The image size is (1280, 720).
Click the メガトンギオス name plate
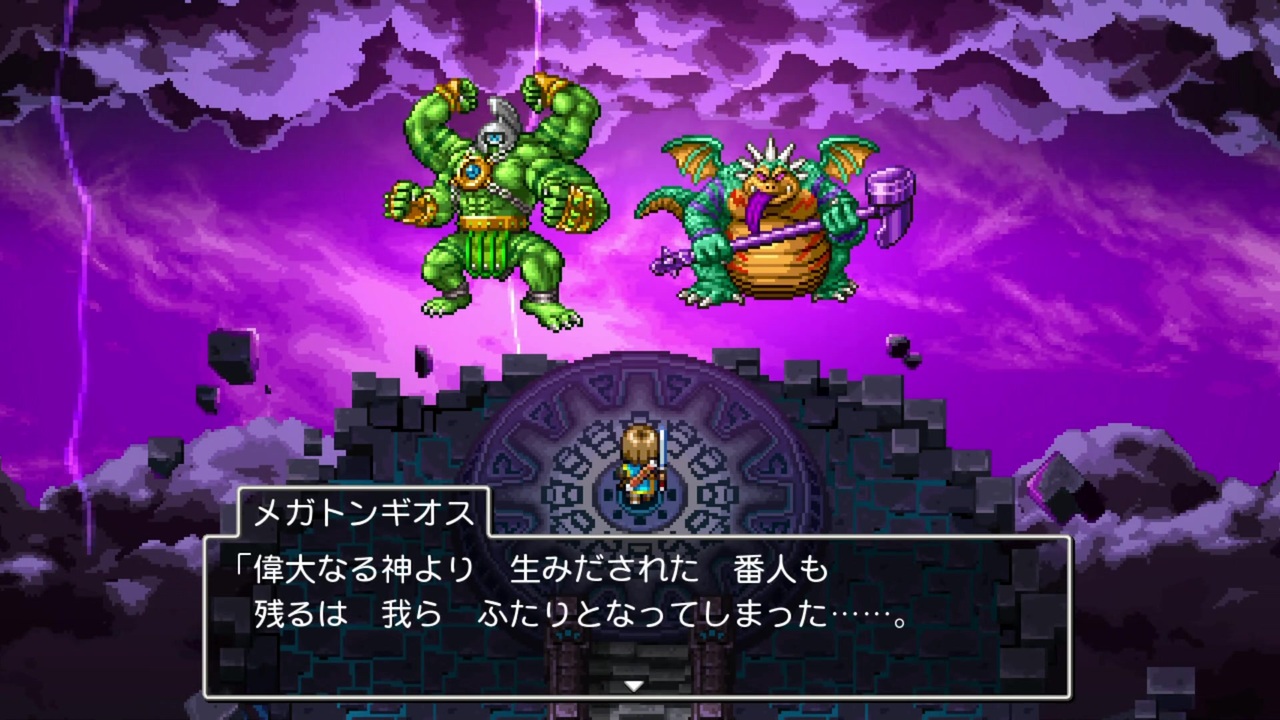pyautogui.click(x=363, y=512)
